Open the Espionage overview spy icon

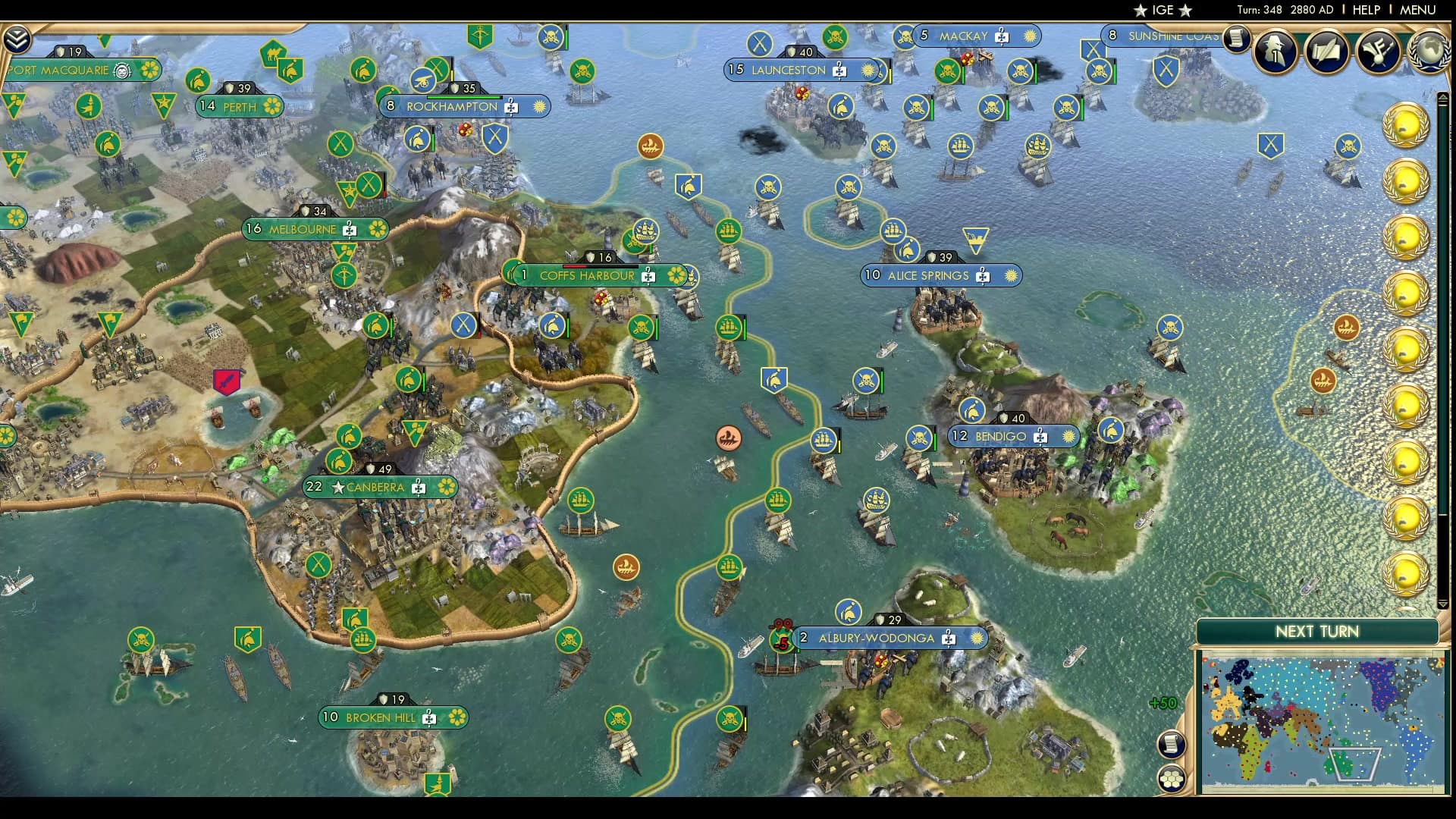pos(1275,52)
